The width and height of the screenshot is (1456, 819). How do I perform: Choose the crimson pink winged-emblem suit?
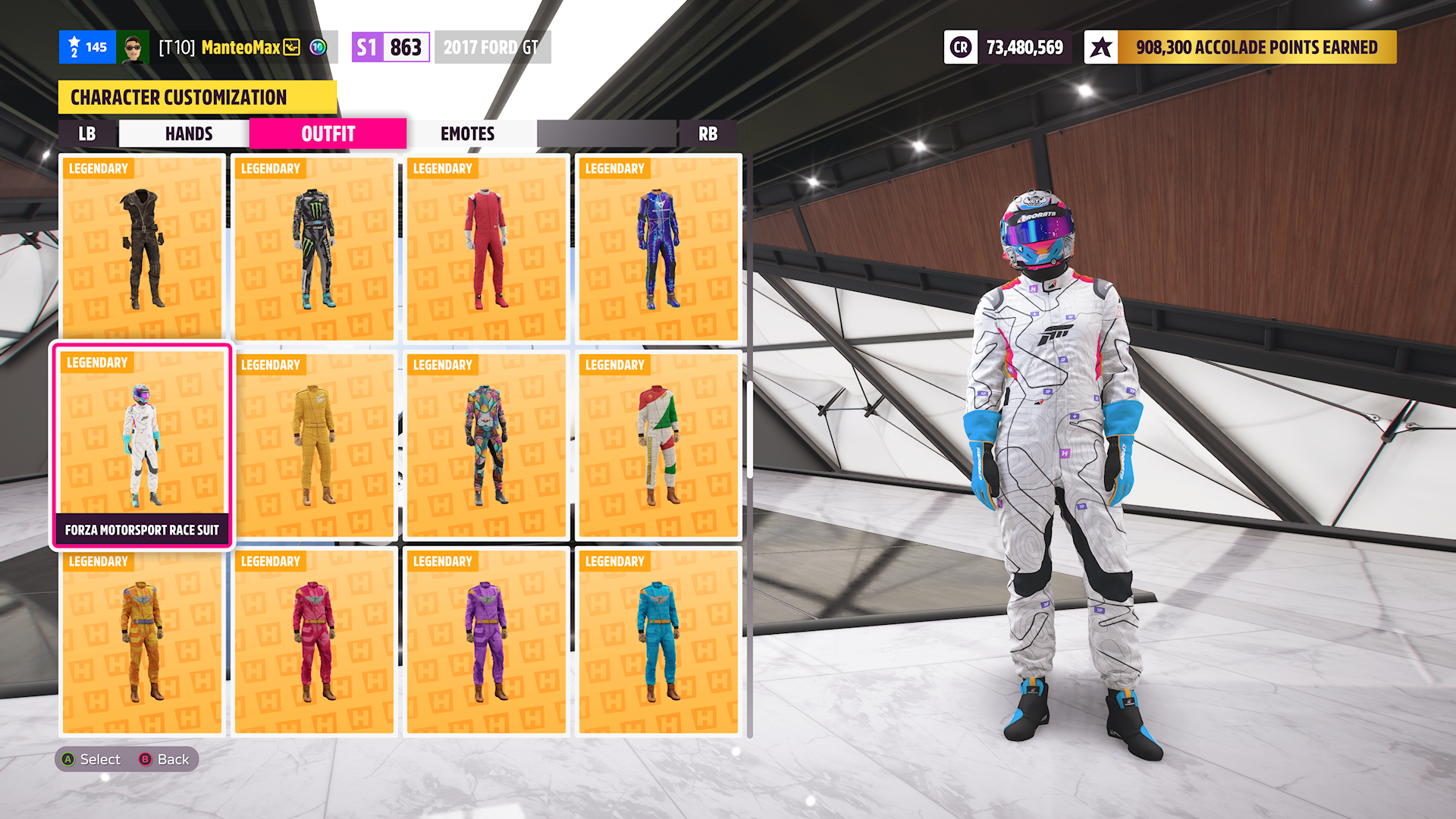(x=314, y=642)
